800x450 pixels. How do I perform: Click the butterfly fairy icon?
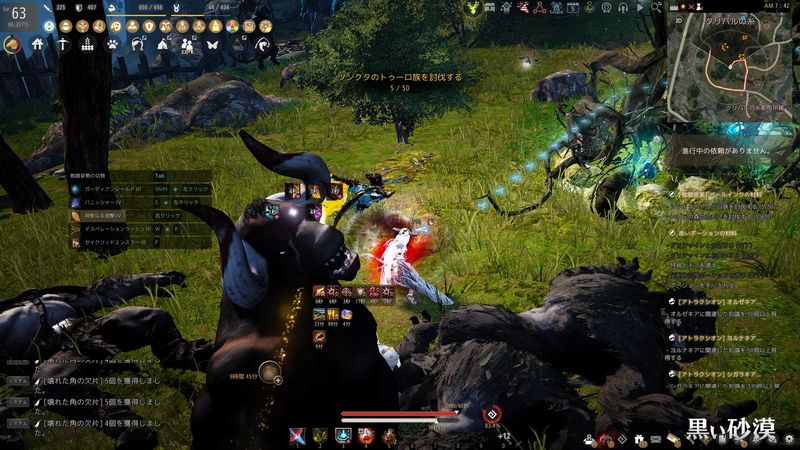click(x=212, y=45)
